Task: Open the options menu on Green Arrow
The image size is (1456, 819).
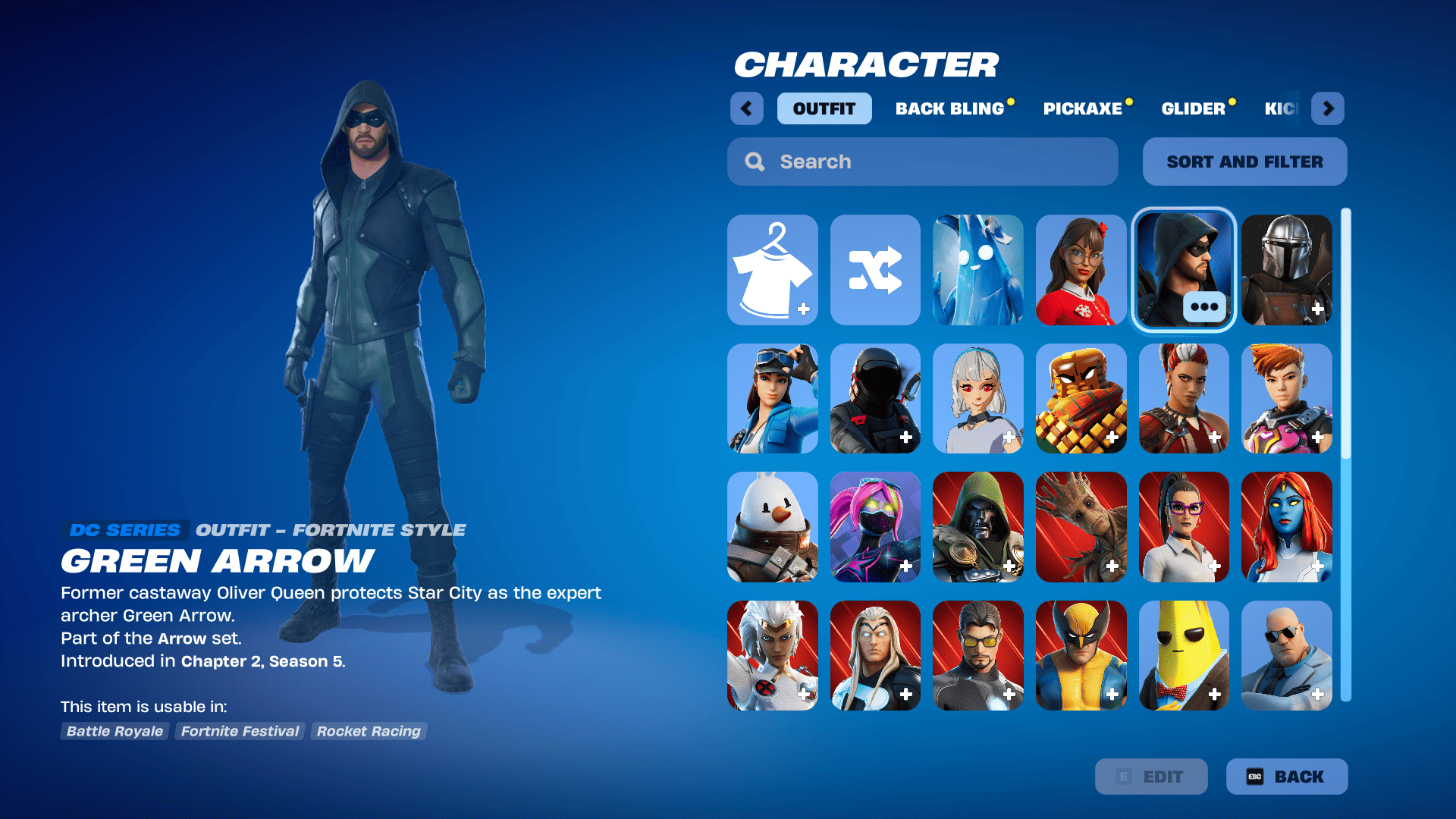Action: pyautogui.click(x=1207, y=306)
